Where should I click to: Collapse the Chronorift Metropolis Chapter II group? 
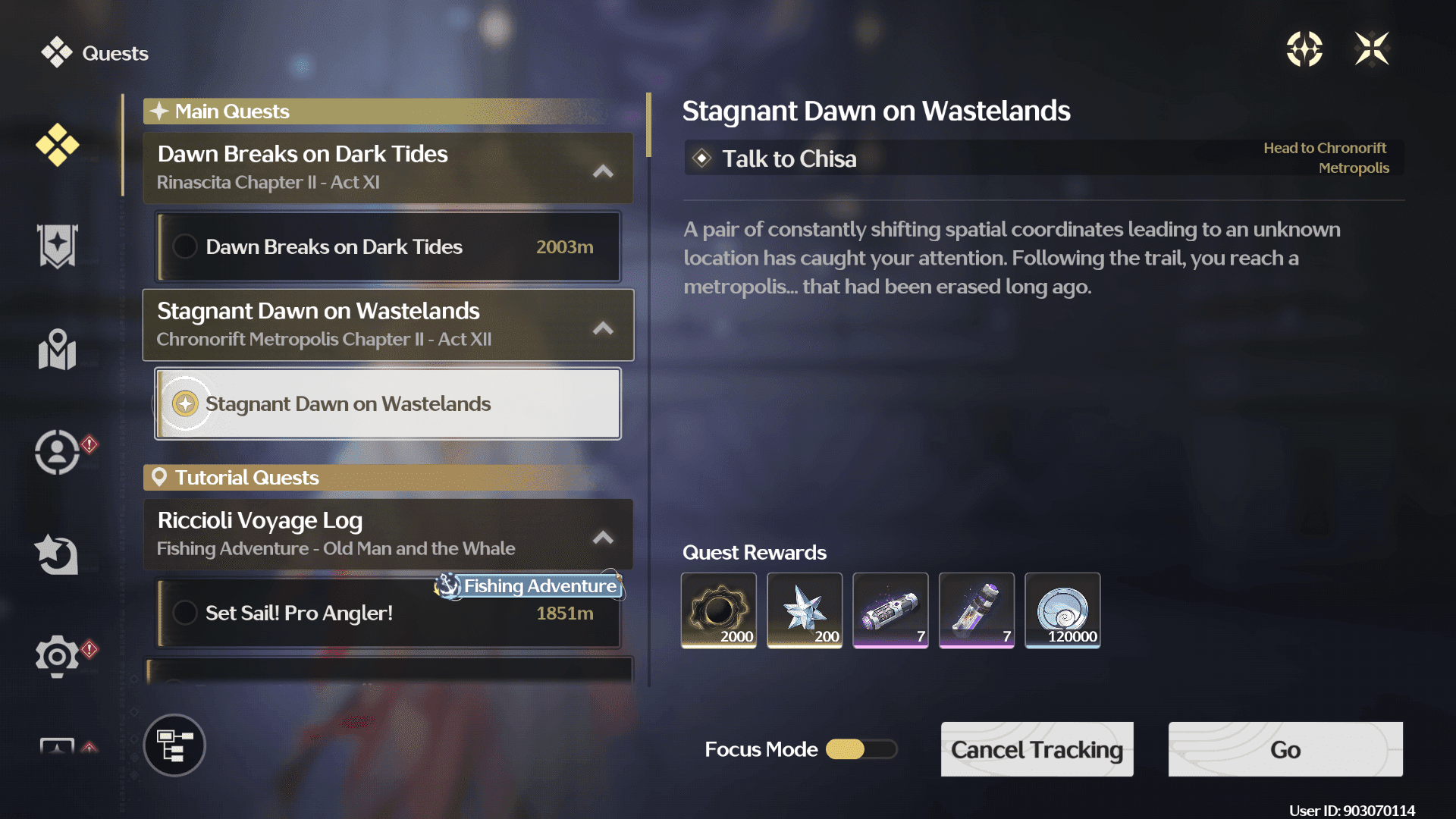603,328
